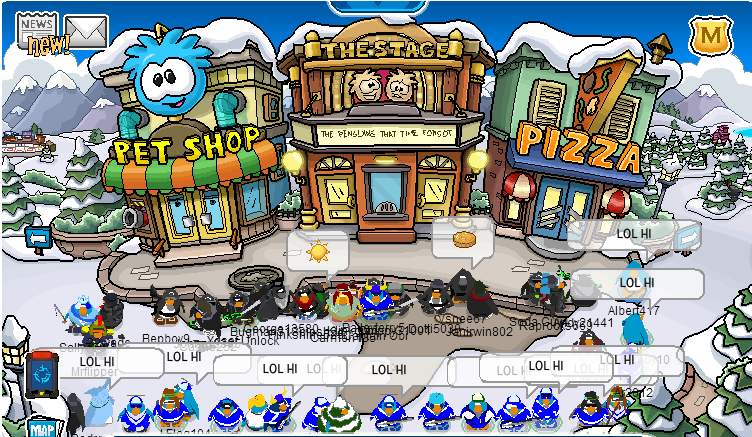Image resolution: width=752 pixels, height=437 pixels.
Task: Open the MAP icon
Action: coord(40,426)
